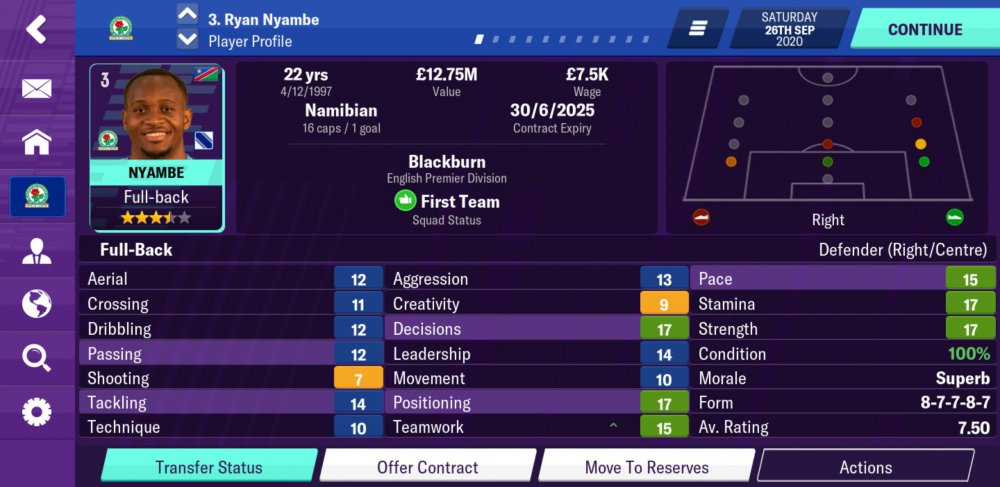Choose Offer Contract

[427, 467]
